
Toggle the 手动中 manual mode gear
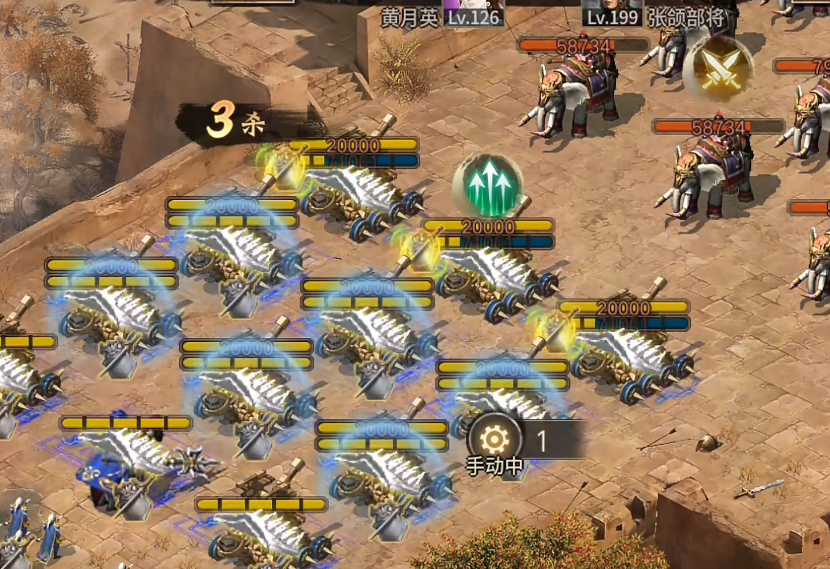[494, 439]
